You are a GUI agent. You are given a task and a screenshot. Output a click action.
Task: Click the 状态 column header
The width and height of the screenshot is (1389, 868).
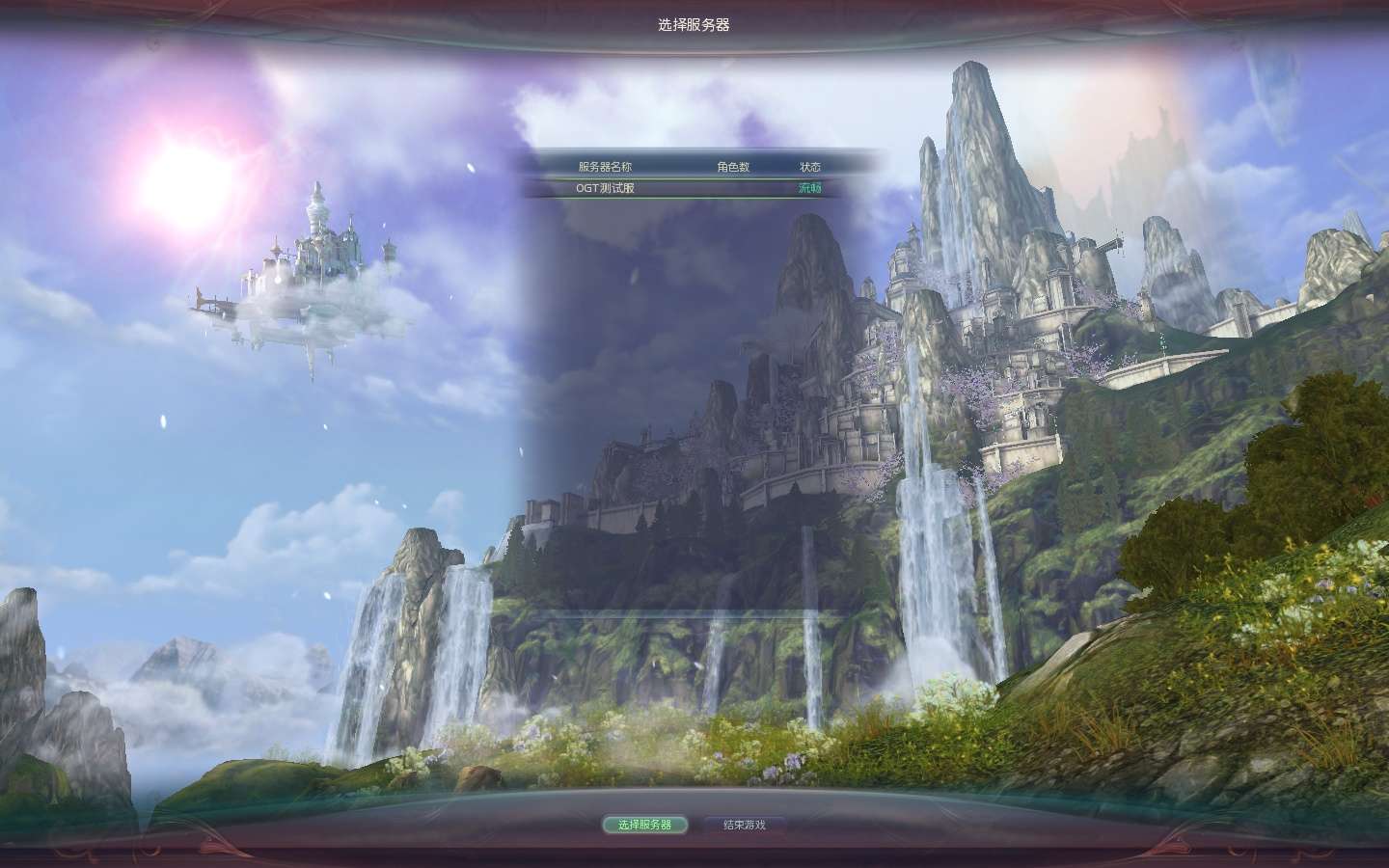tap(811, 166)
